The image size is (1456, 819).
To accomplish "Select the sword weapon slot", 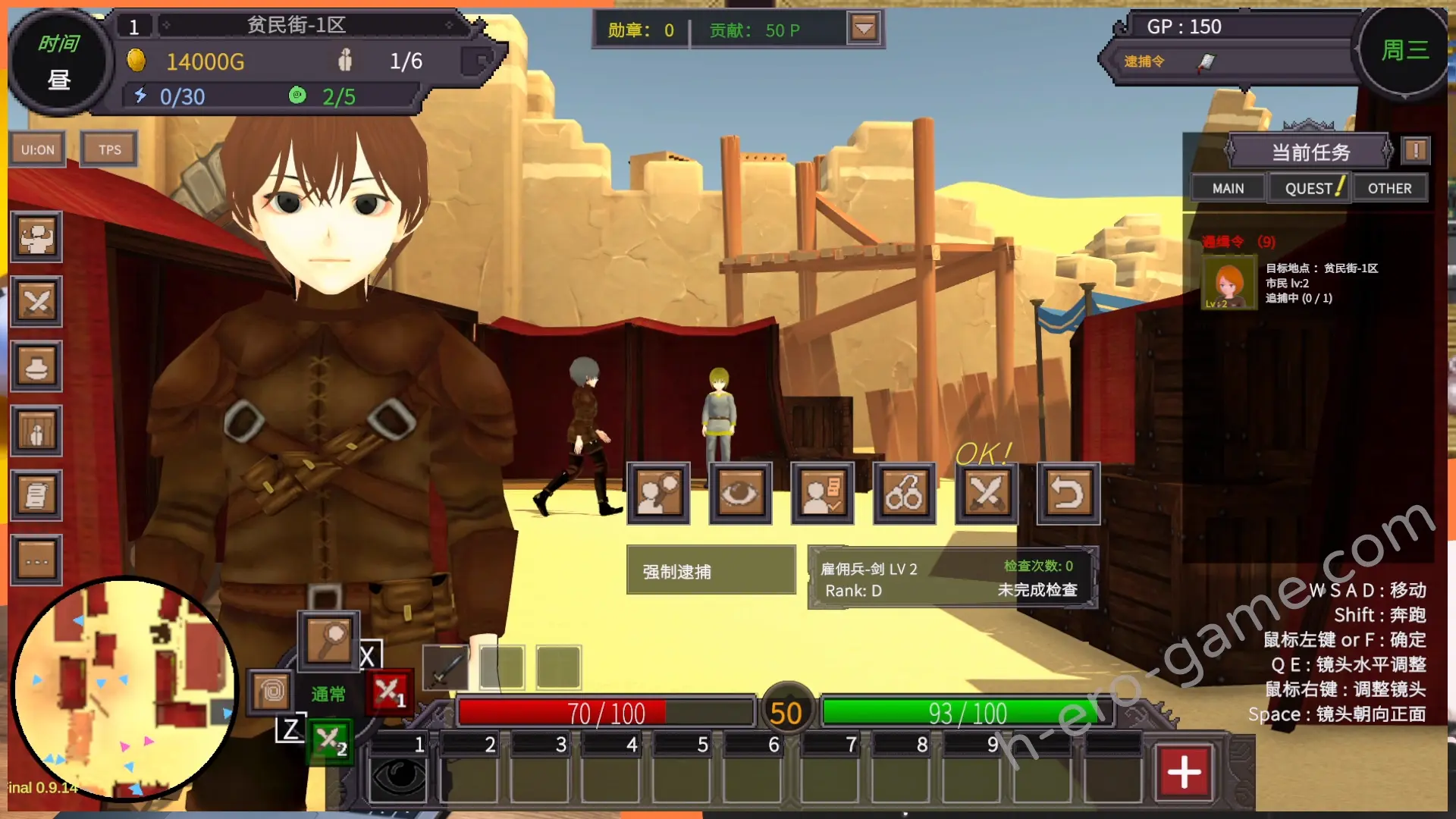I will click(x=445, y=668).
